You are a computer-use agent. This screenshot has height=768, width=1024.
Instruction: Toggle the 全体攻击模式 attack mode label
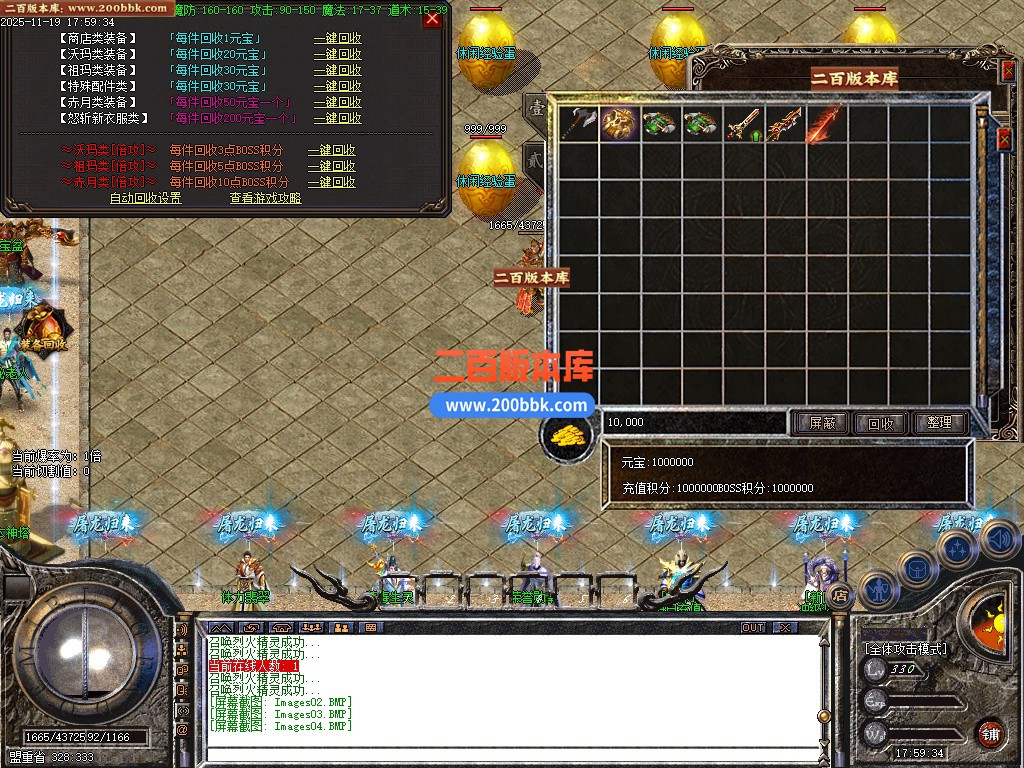pos(905,648)
